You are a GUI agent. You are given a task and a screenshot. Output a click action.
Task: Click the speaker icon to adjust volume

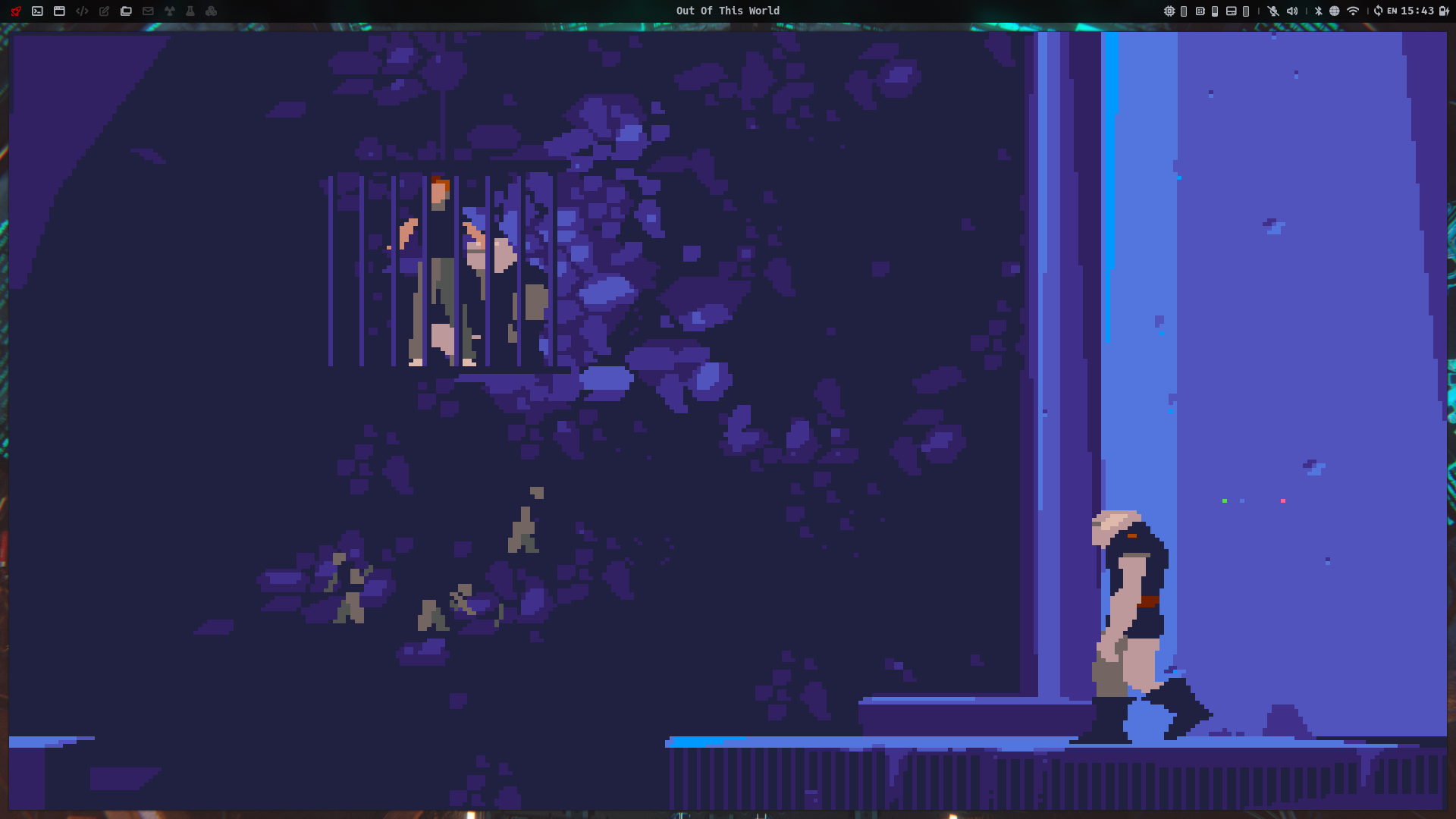(1291, 11)
